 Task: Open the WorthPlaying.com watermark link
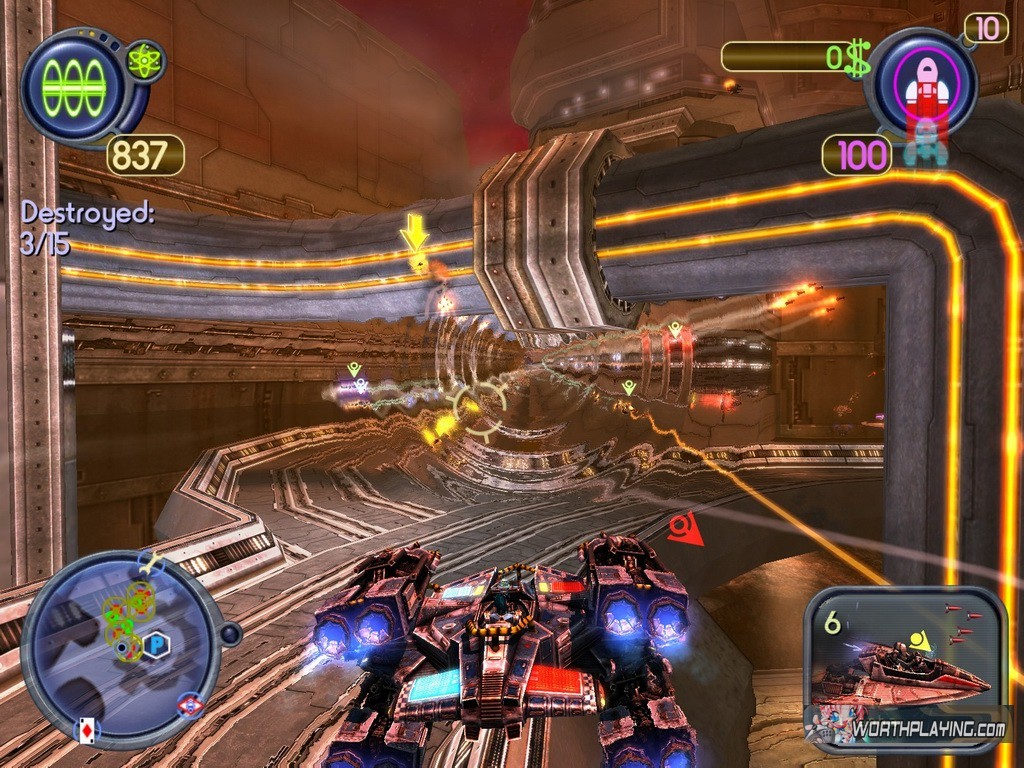pos(927,729)
